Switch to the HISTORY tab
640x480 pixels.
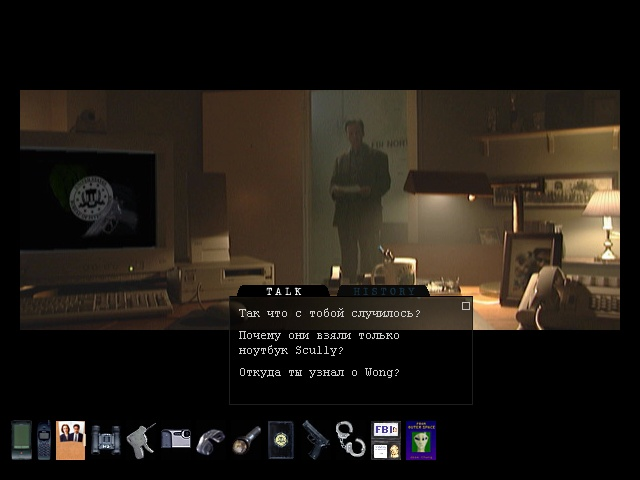[x=383, y=292]
